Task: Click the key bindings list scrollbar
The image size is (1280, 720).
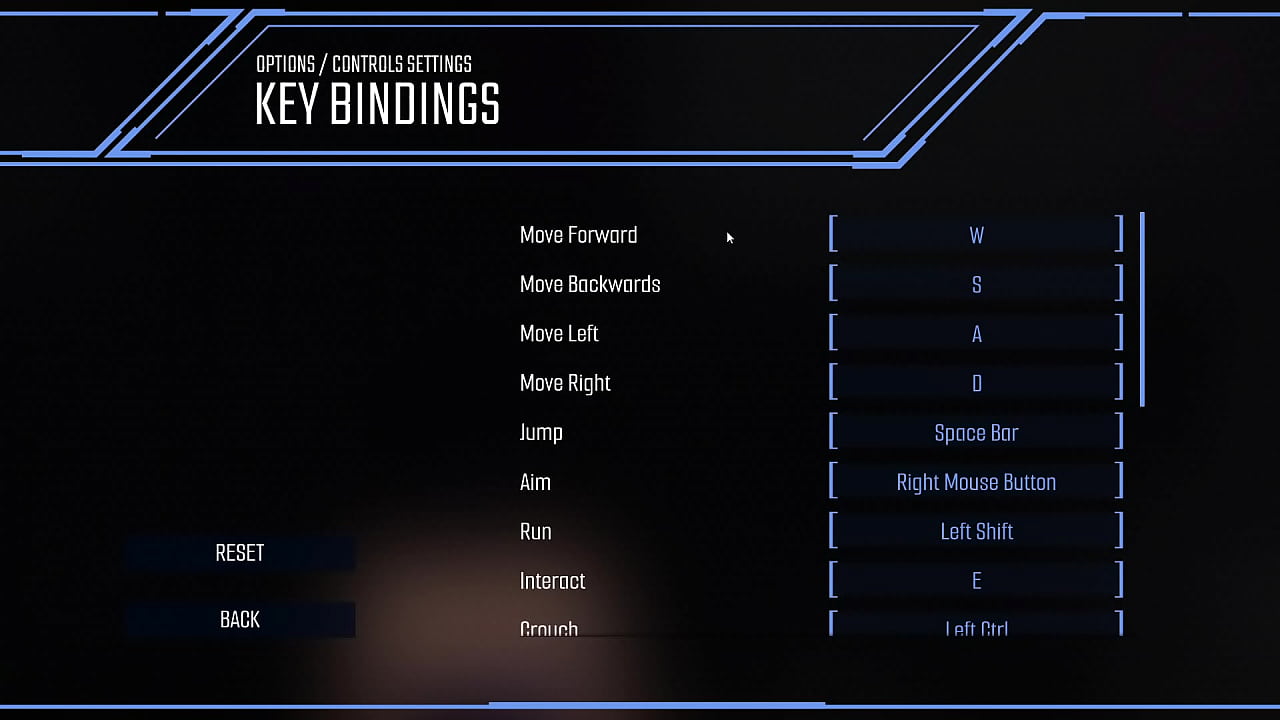Action: 1142,308
